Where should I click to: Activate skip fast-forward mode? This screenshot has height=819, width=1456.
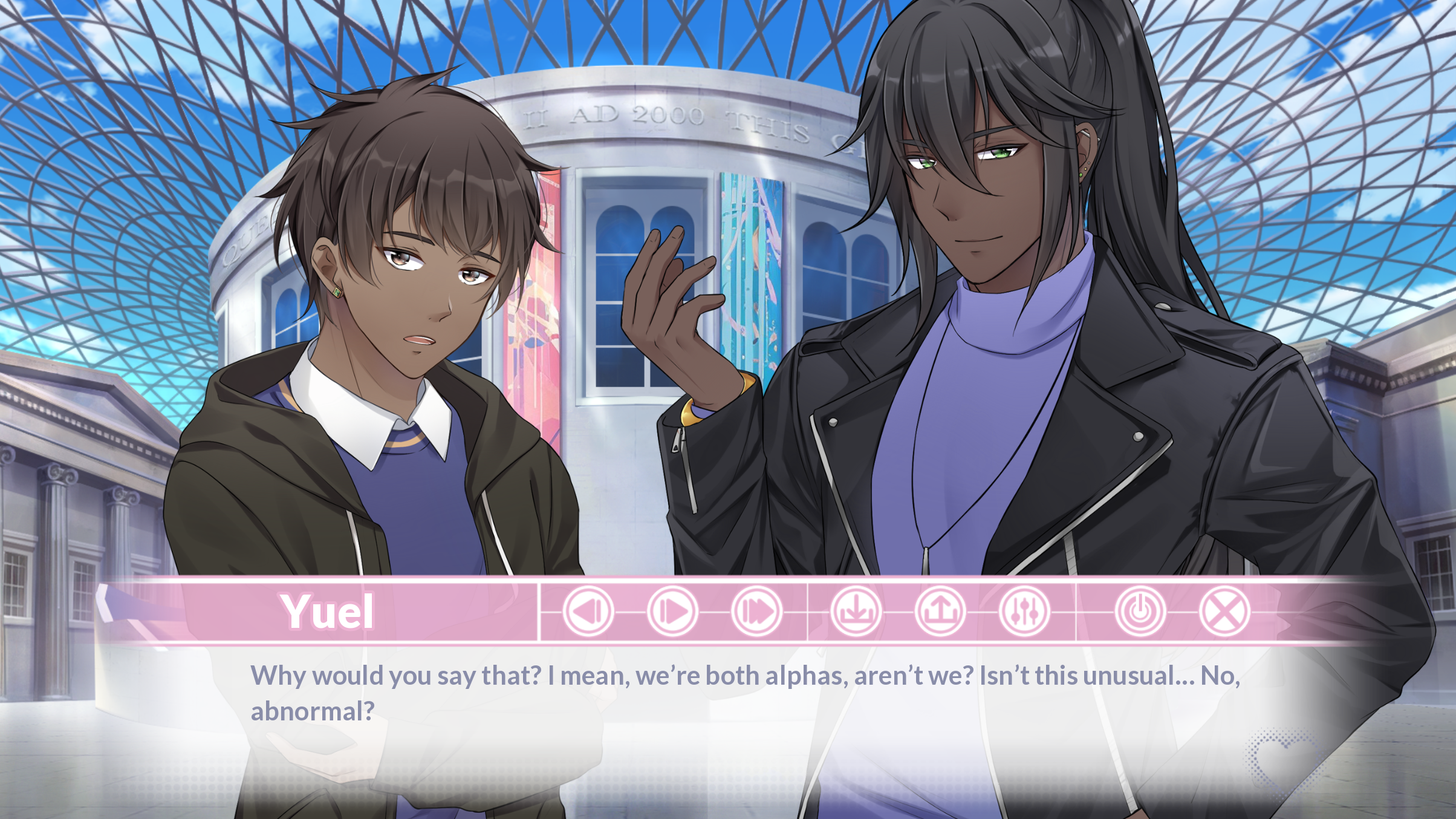(754, 611)
